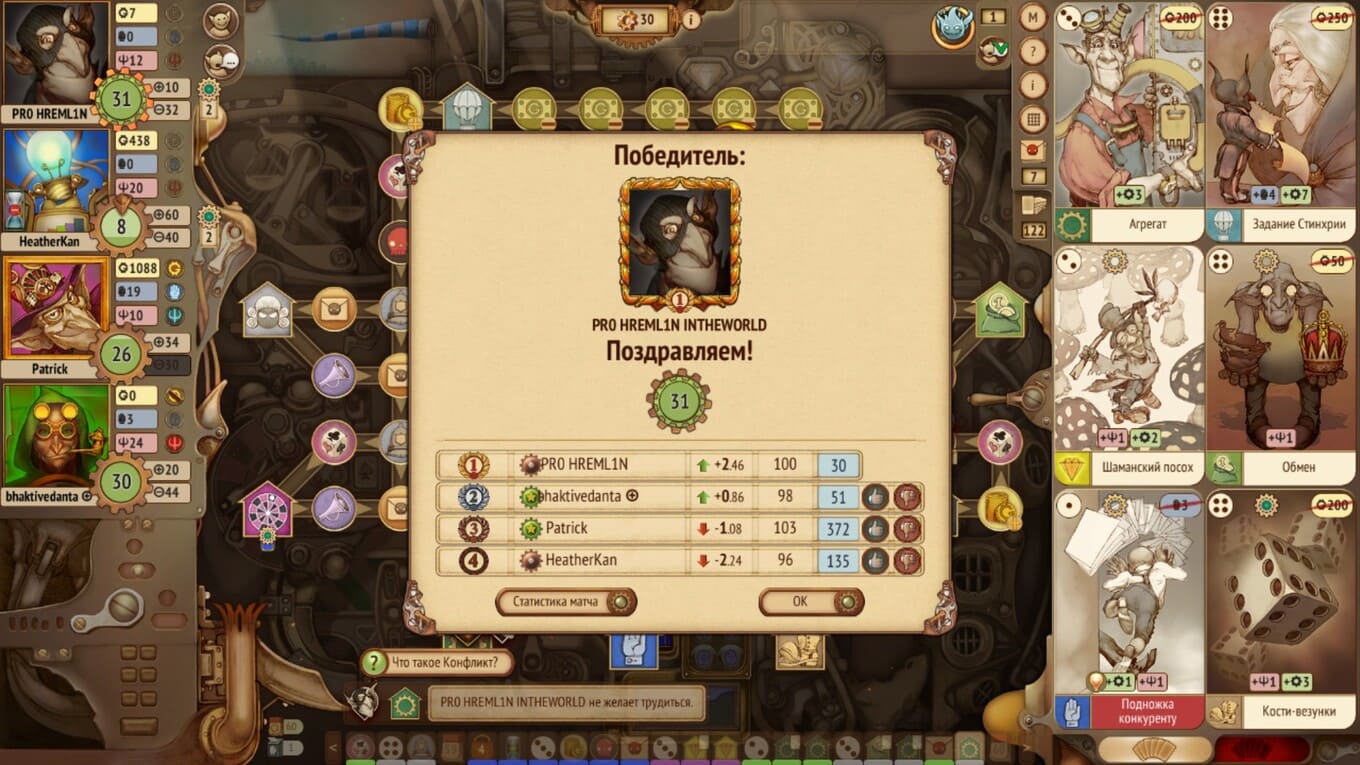
Task: Select the Задание Стинхрии card
Action: click(1281, 120)
